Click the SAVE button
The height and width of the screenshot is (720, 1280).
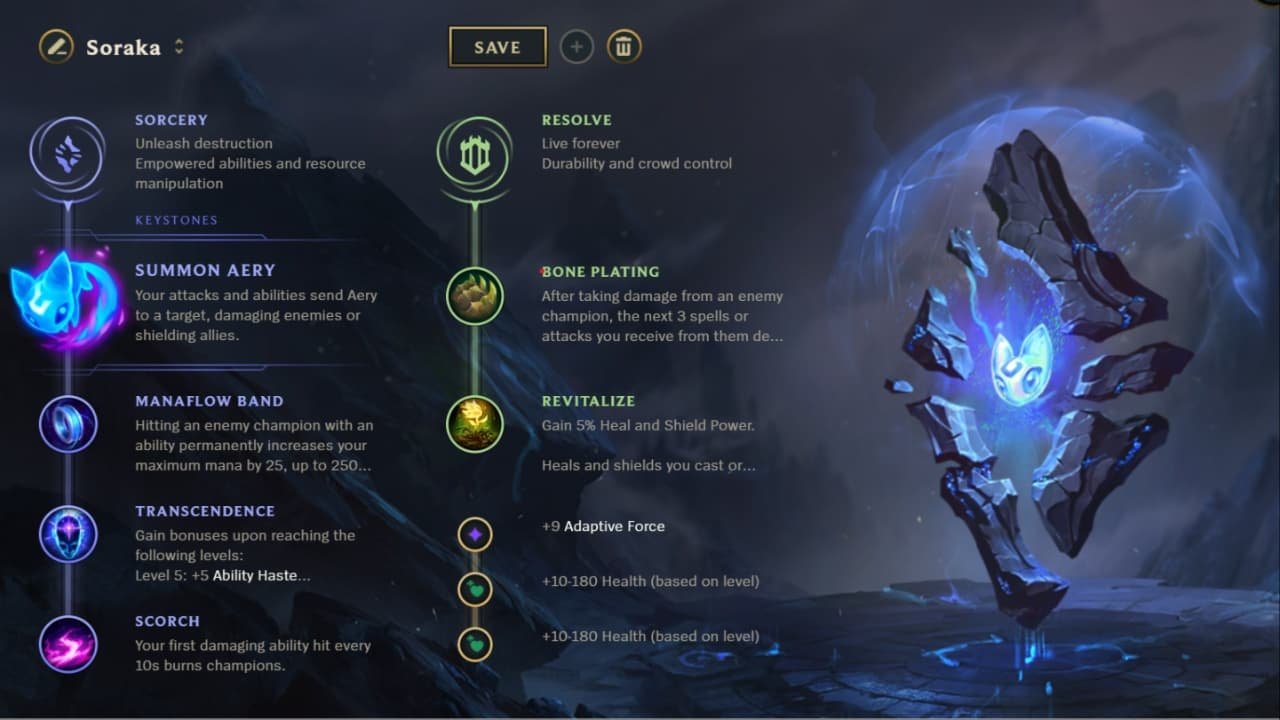(x=498, y=46)
